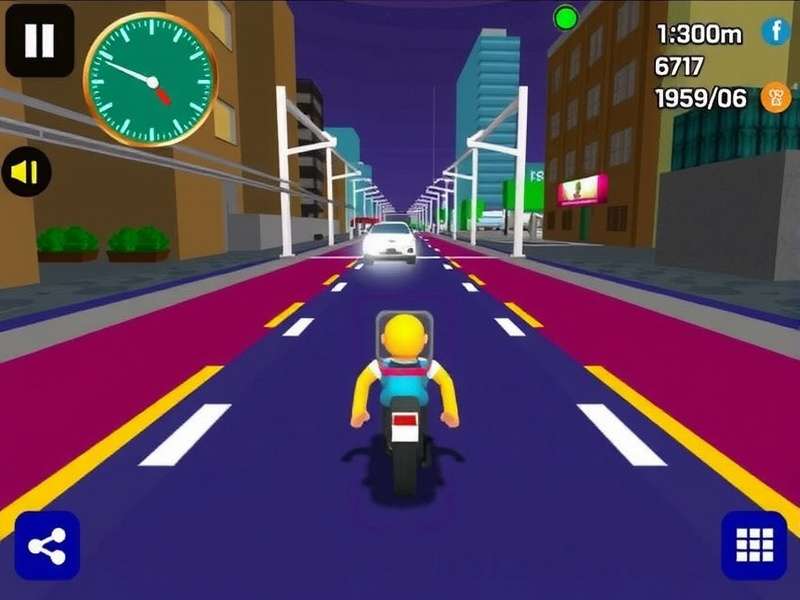Screen dimensions: 800x600
Task: Tap the orange trophy icon
Action: tap(775, 97)
